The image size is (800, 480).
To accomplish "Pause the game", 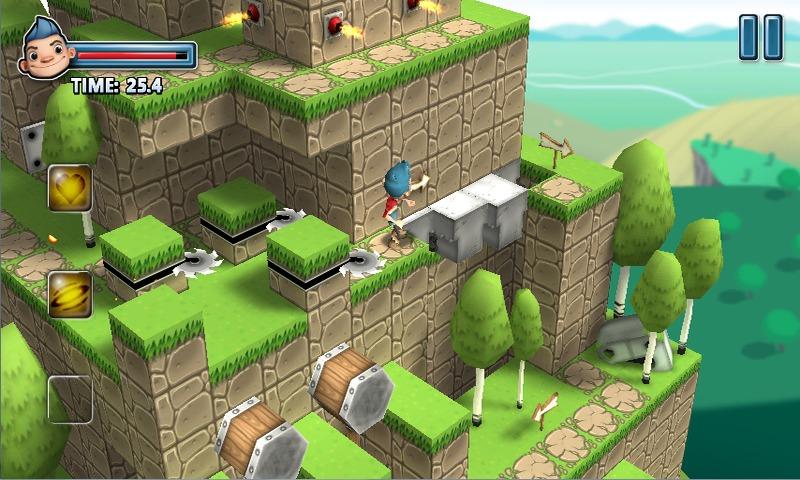I will [760, 37].
